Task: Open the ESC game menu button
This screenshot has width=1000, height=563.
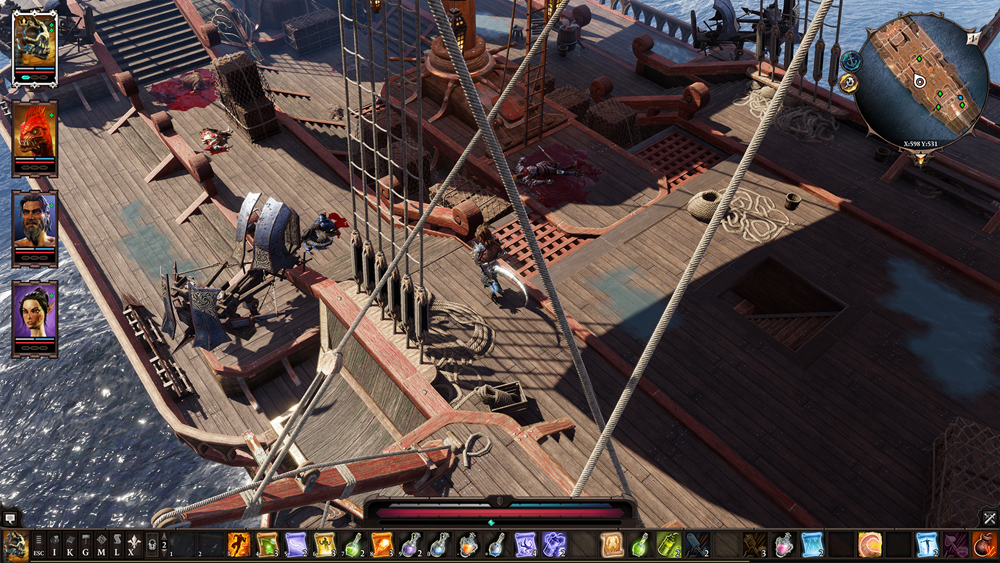Action: click(x=39, y=546)
